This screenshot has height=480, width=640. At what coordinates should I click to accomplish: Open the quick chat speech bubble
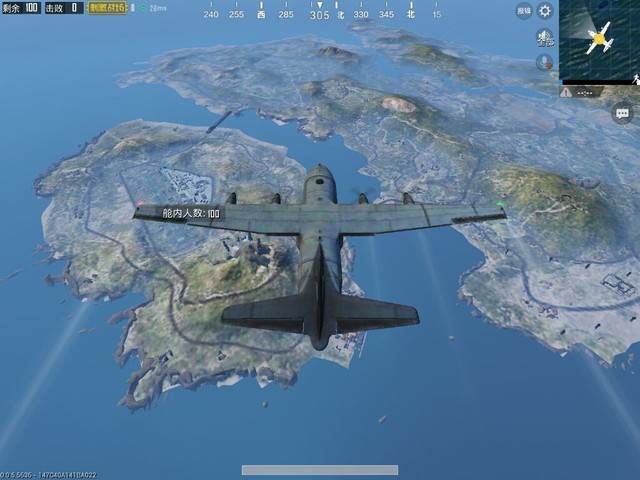(x=620, y=115)
